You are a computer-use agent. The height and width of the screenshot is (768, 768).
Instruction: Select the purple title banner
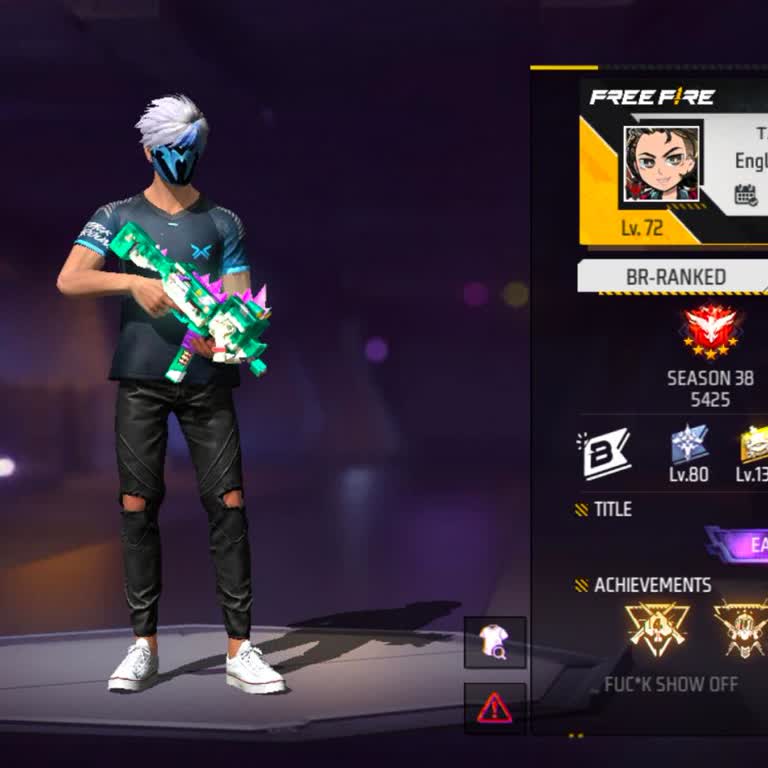click(740, 545)
